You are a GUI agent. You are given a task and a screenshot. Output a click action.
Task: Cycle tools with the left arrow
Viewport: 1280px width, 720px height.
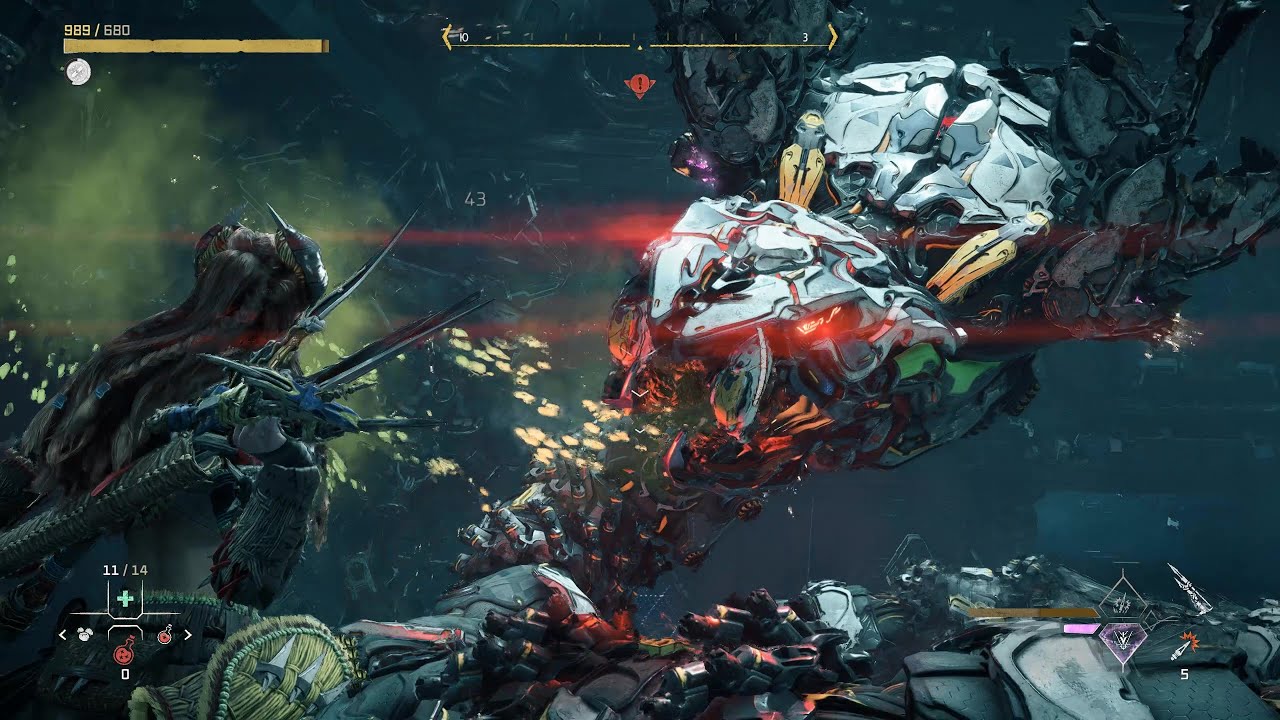coord(63,634)
